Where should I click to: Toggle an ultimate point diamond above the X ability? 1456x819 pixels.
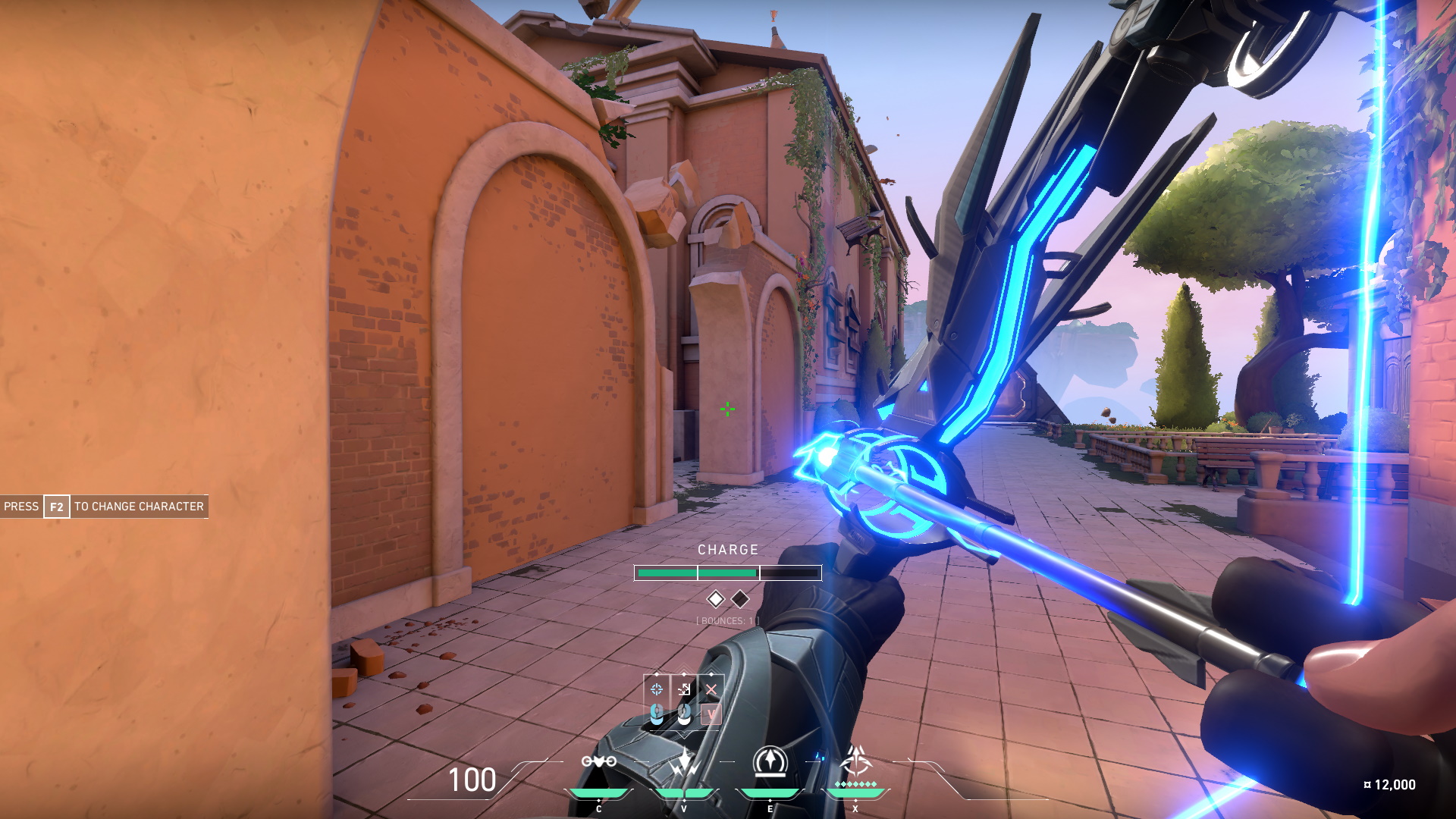point(857,785)
